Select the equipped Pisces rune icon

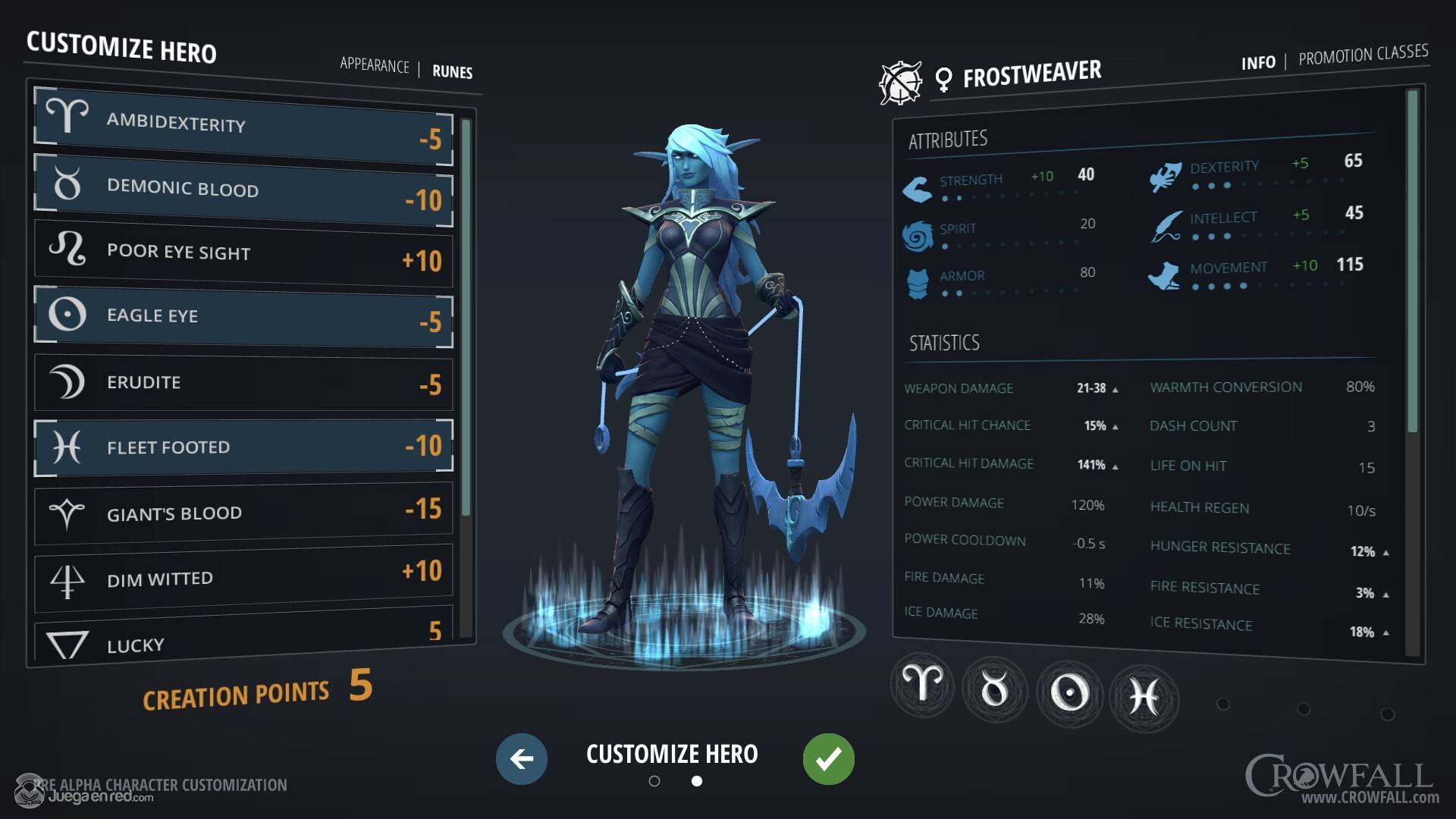click(1144, 696)
